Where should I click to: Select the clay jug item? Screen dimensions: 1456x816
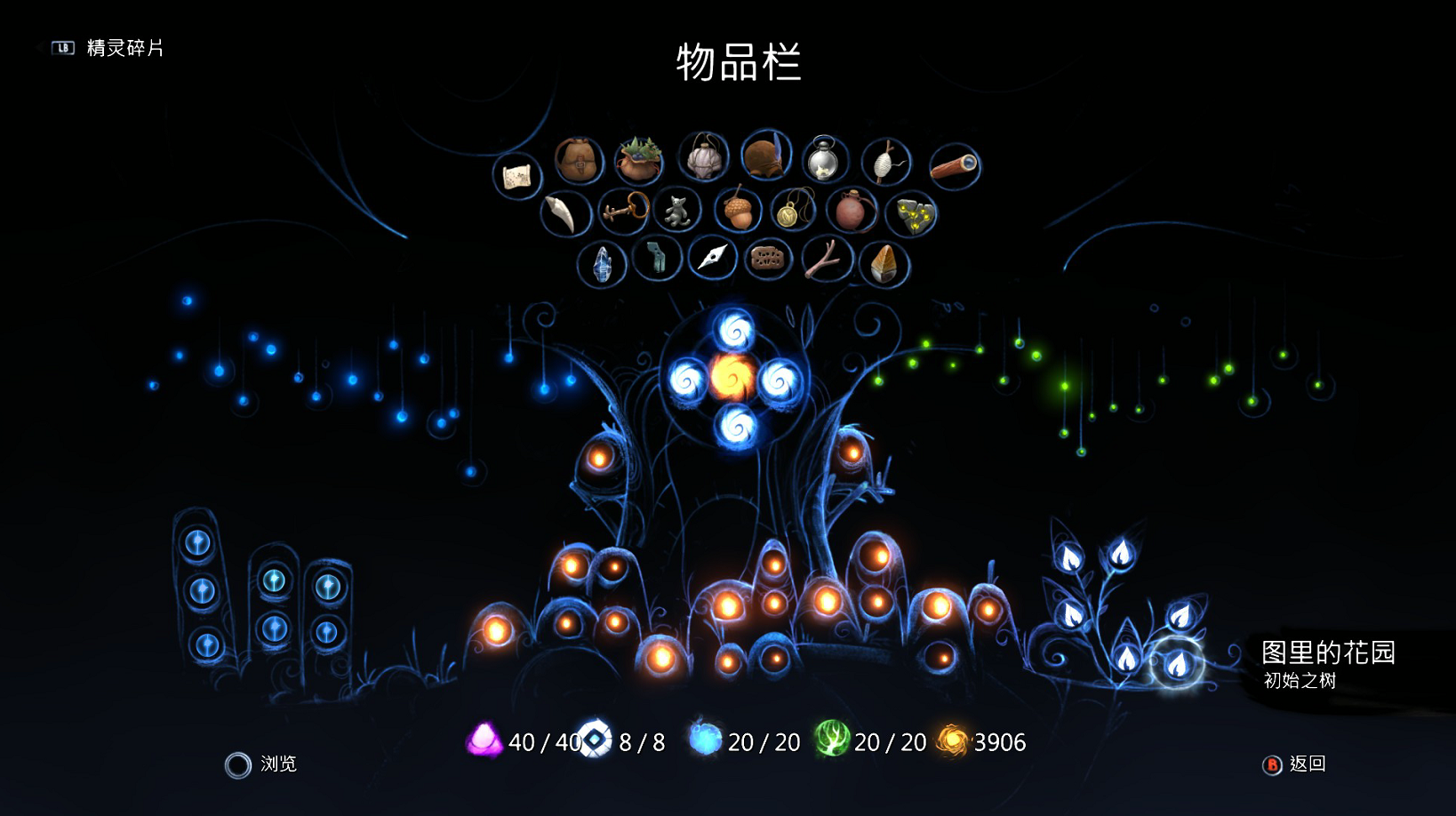click(x=852, y=212)
